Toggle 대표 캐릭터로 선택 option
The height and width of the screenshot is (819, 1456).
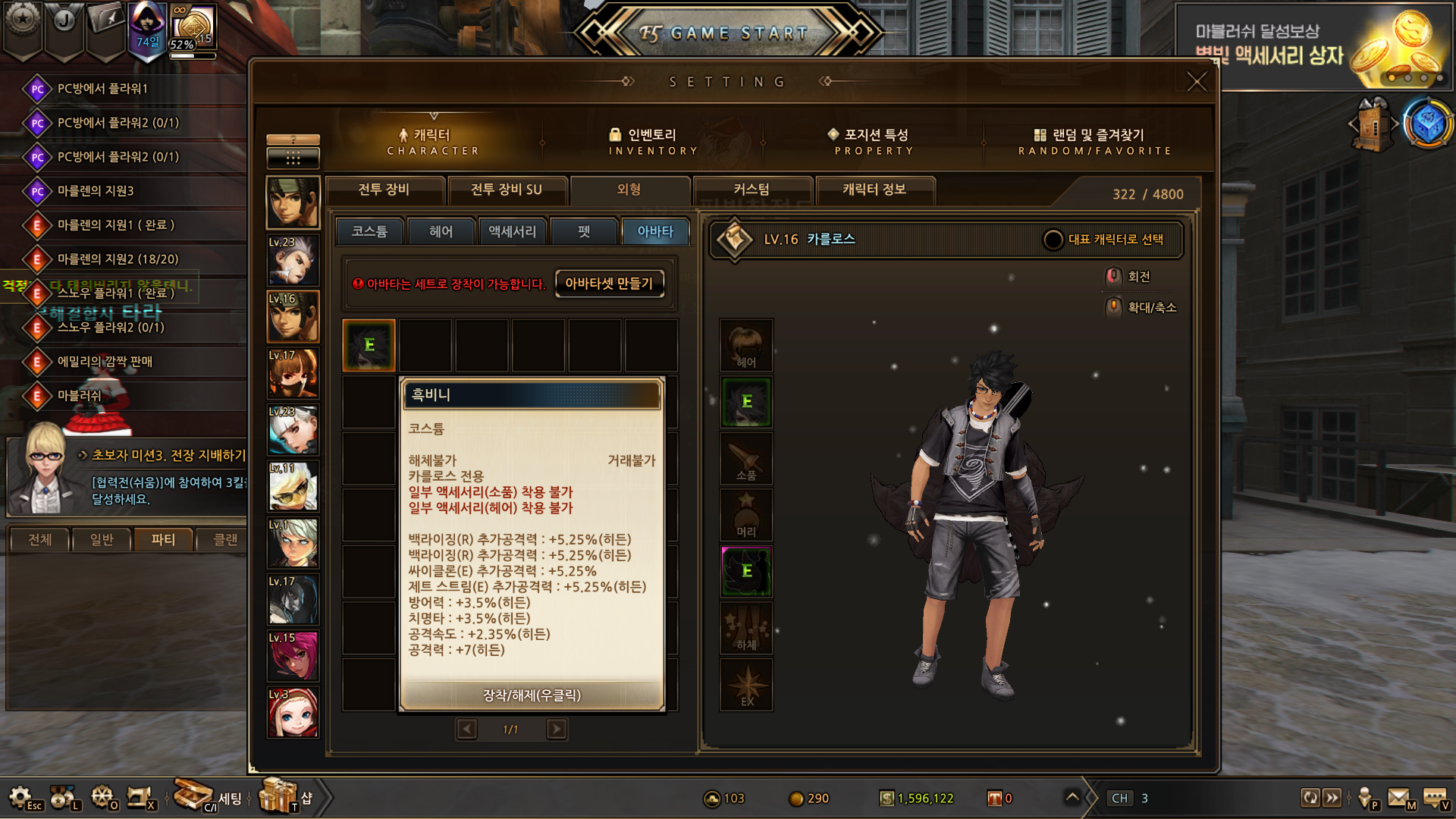pos(1053,240)
